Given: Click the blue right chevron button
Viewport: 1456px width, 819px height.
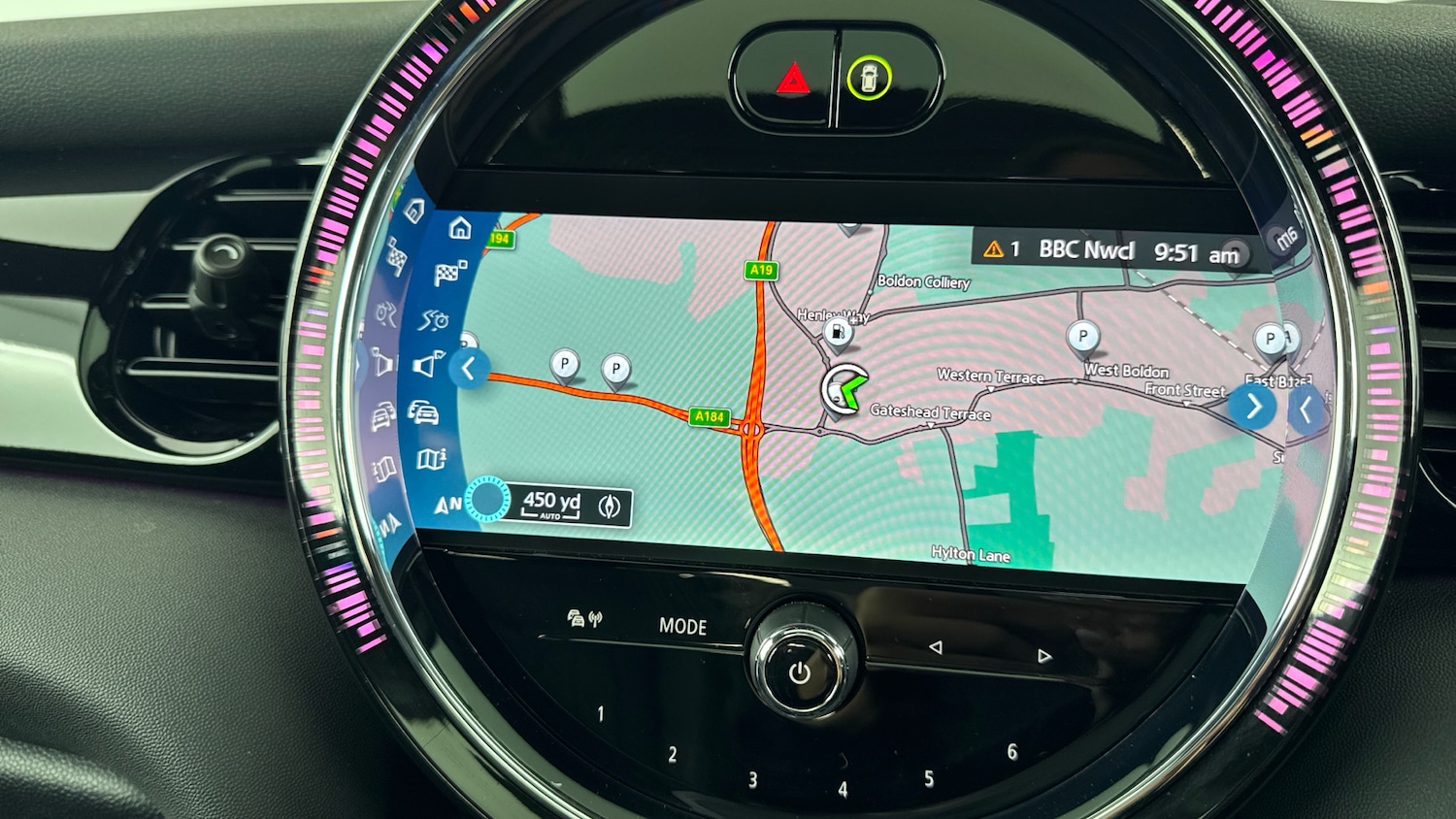Looking at the screenshot, I should [1252, 406].
